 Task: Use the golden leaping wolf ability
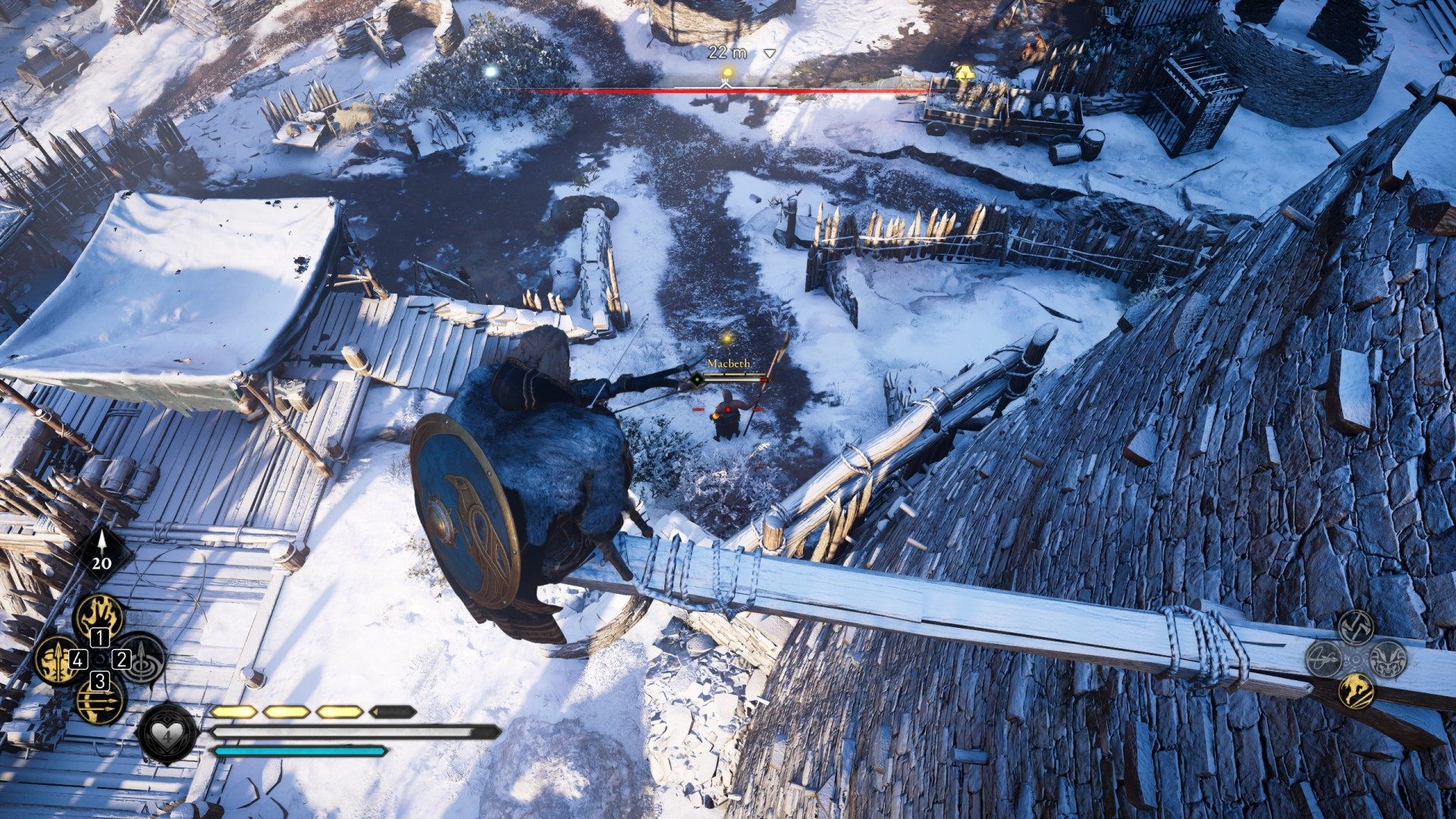1356,691
